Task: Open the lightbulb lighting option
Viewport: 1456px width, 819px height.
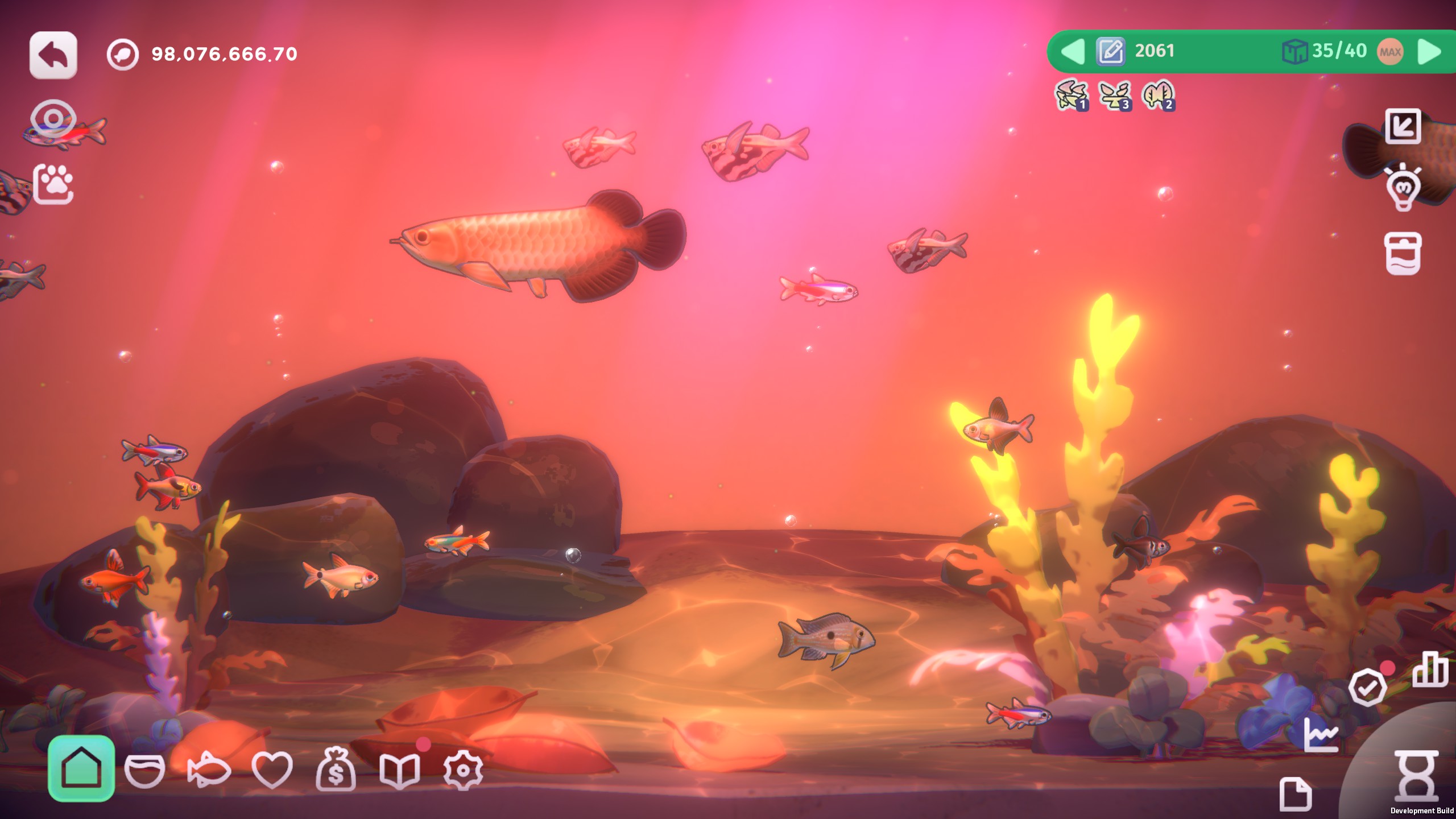Action: point(1403,187)
